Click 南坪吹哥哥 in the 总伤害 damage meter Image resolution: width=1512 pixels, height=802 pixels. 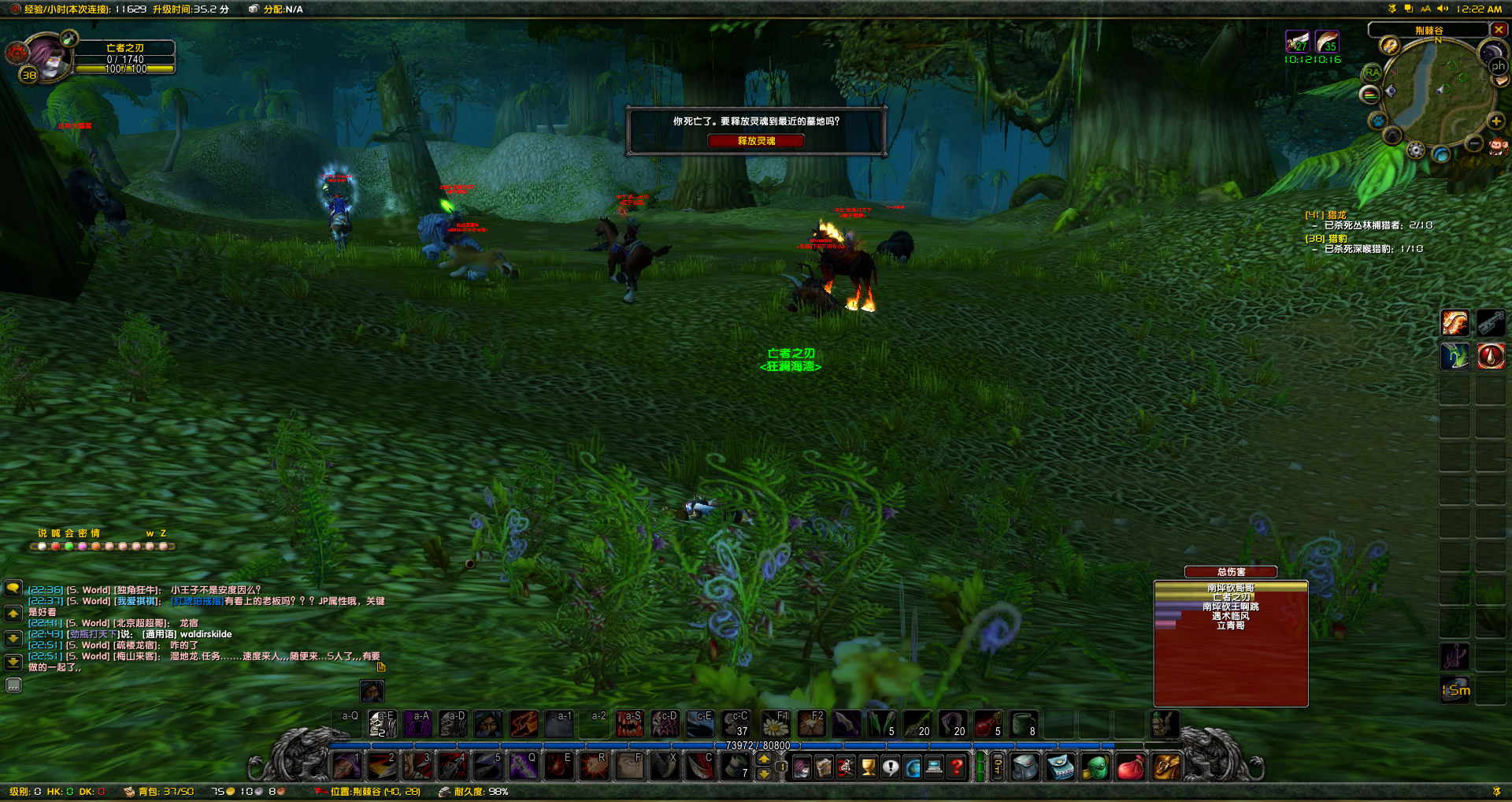point(1230,586)
